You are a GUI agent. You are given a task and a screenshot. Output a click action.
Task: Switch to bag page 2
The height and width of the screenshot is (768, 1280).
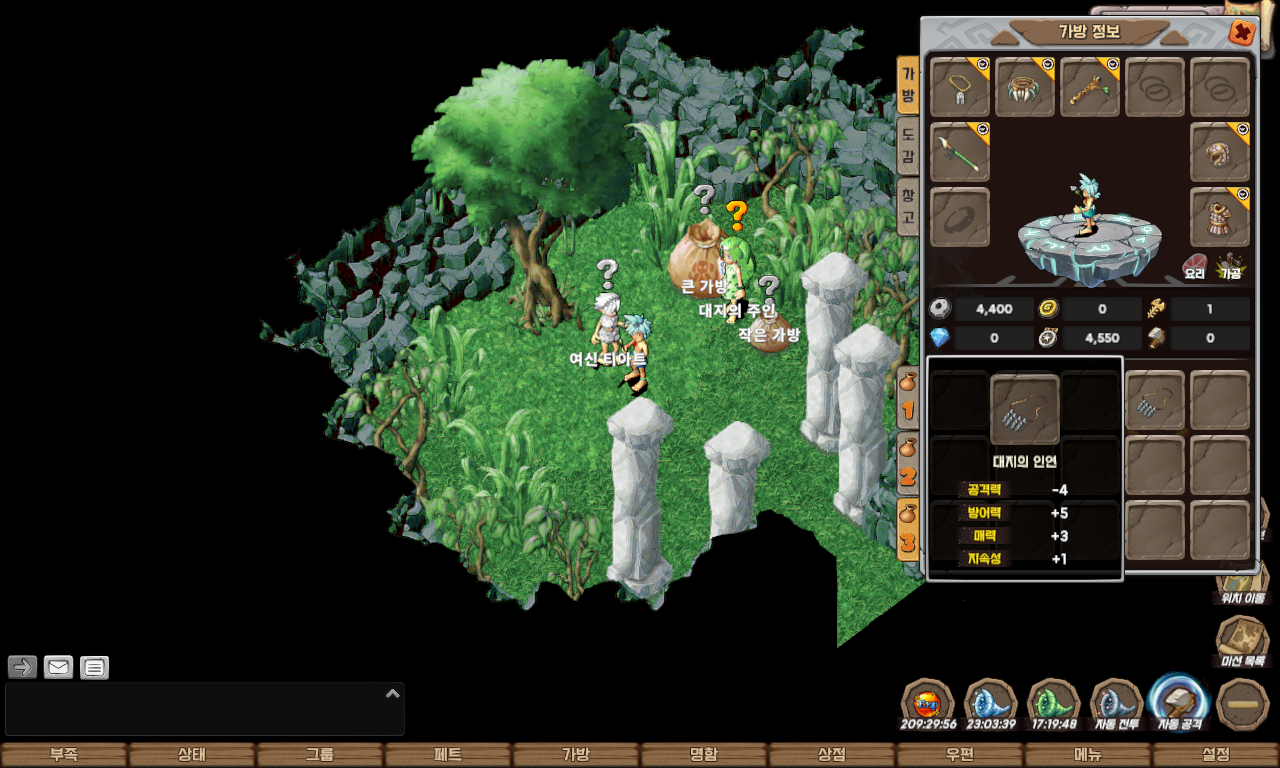(908, 464)
